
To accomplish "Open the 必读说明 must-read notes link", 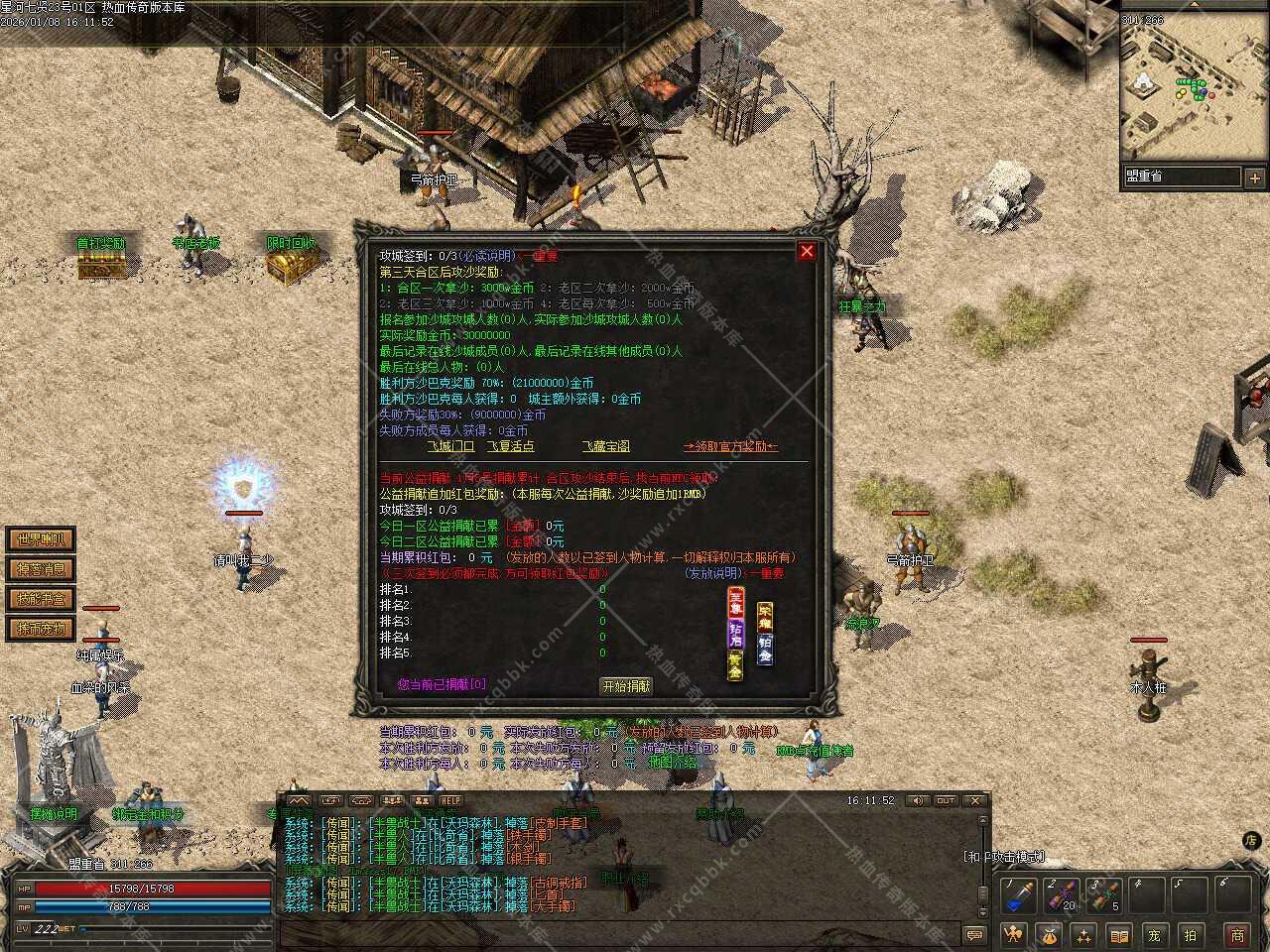I will point(485,256).
